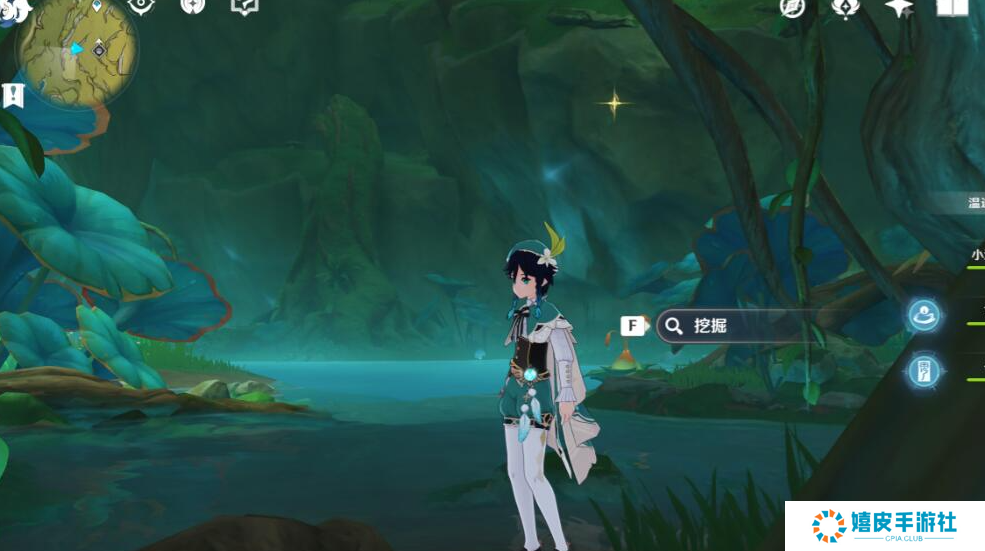Activate the glowing blue card gadget icon
Image resolution: width=985 pixels, height=551 pixels.
click(925, 372)
